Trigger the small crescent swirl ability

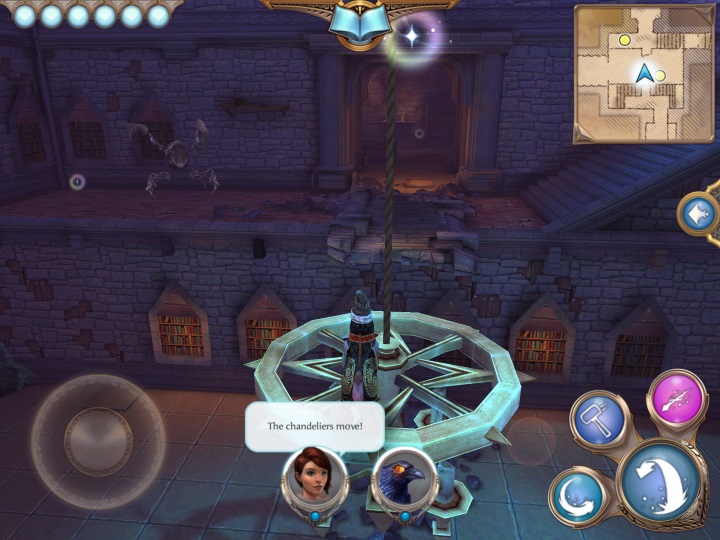click(576, 495)
